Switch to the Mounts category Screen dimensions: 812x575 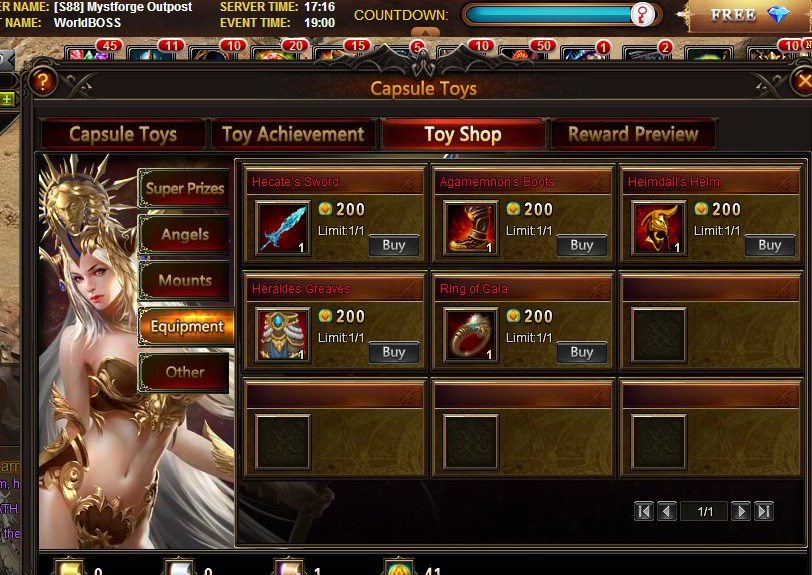coord(185,280)
